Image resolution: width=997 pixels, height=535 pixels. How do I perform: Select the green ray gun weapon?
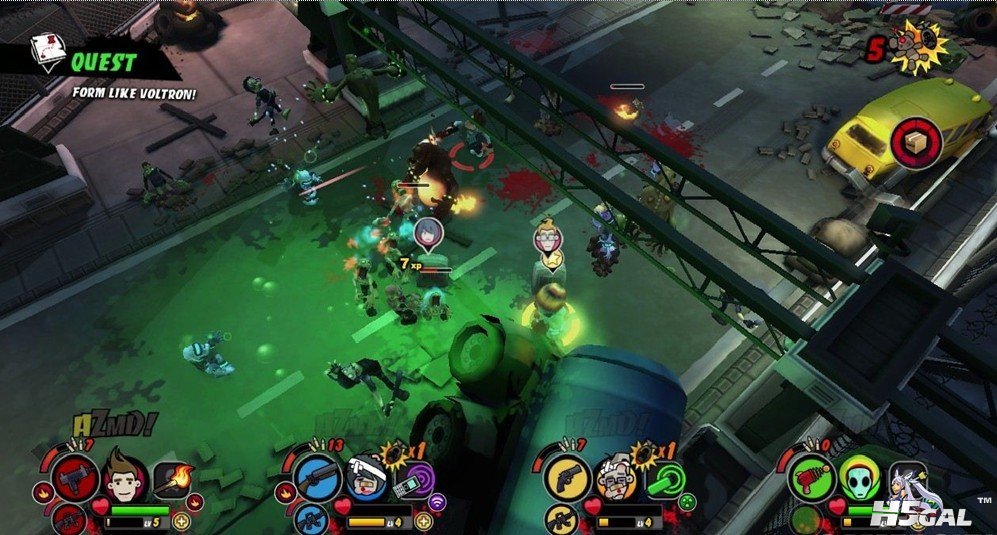pyautogui.click(x=811, y=476)
